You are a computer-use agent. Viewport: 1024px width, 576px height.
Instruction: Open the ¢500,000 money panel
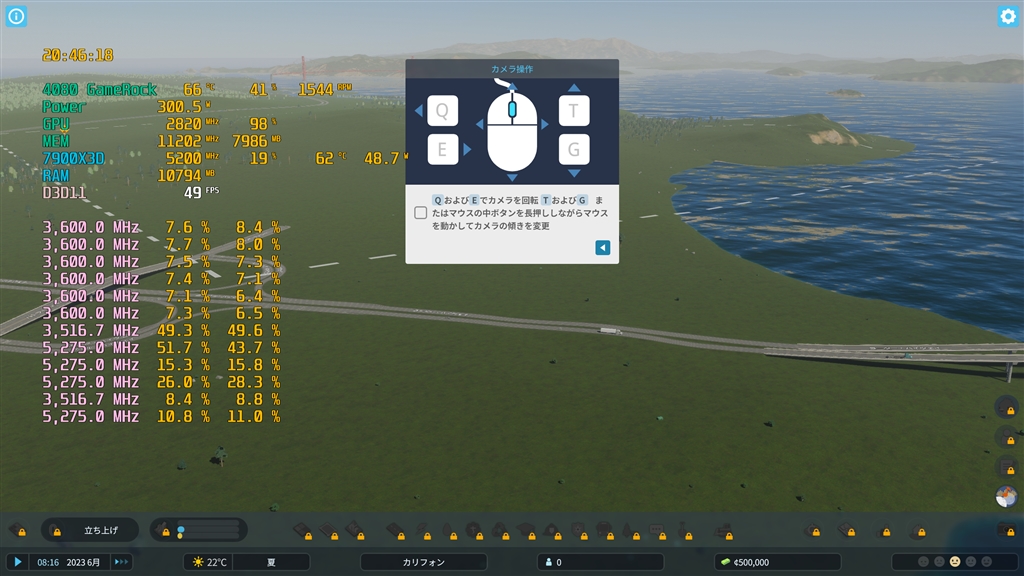coord(778,562)
